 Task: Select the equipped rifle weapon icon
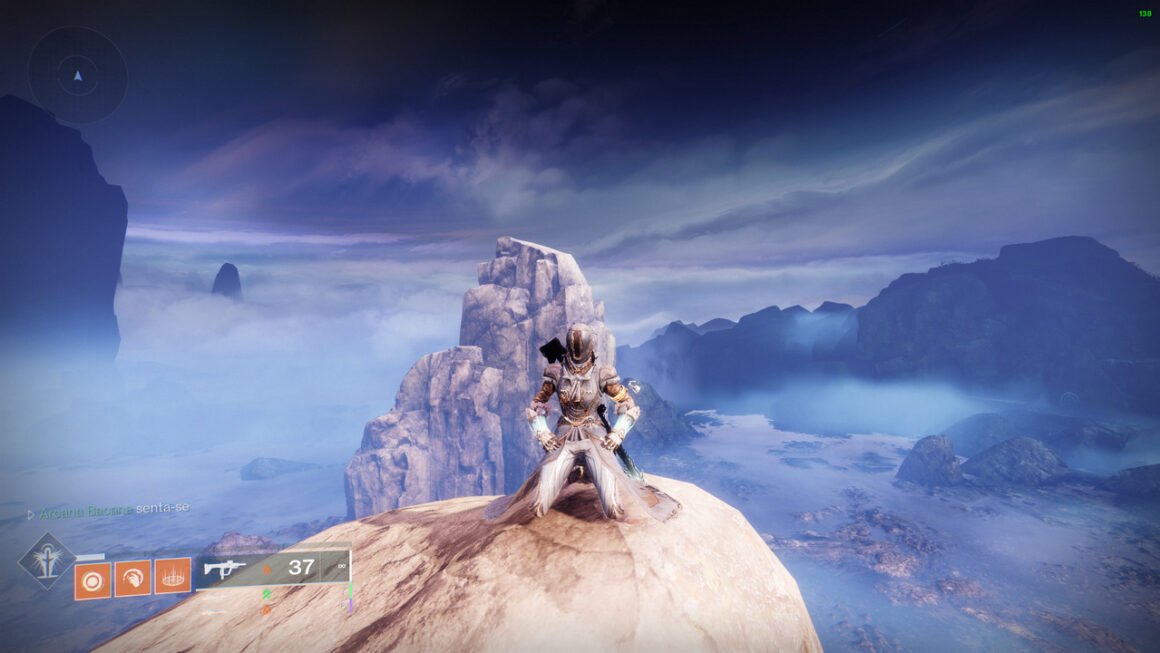[x=226, y=569]
